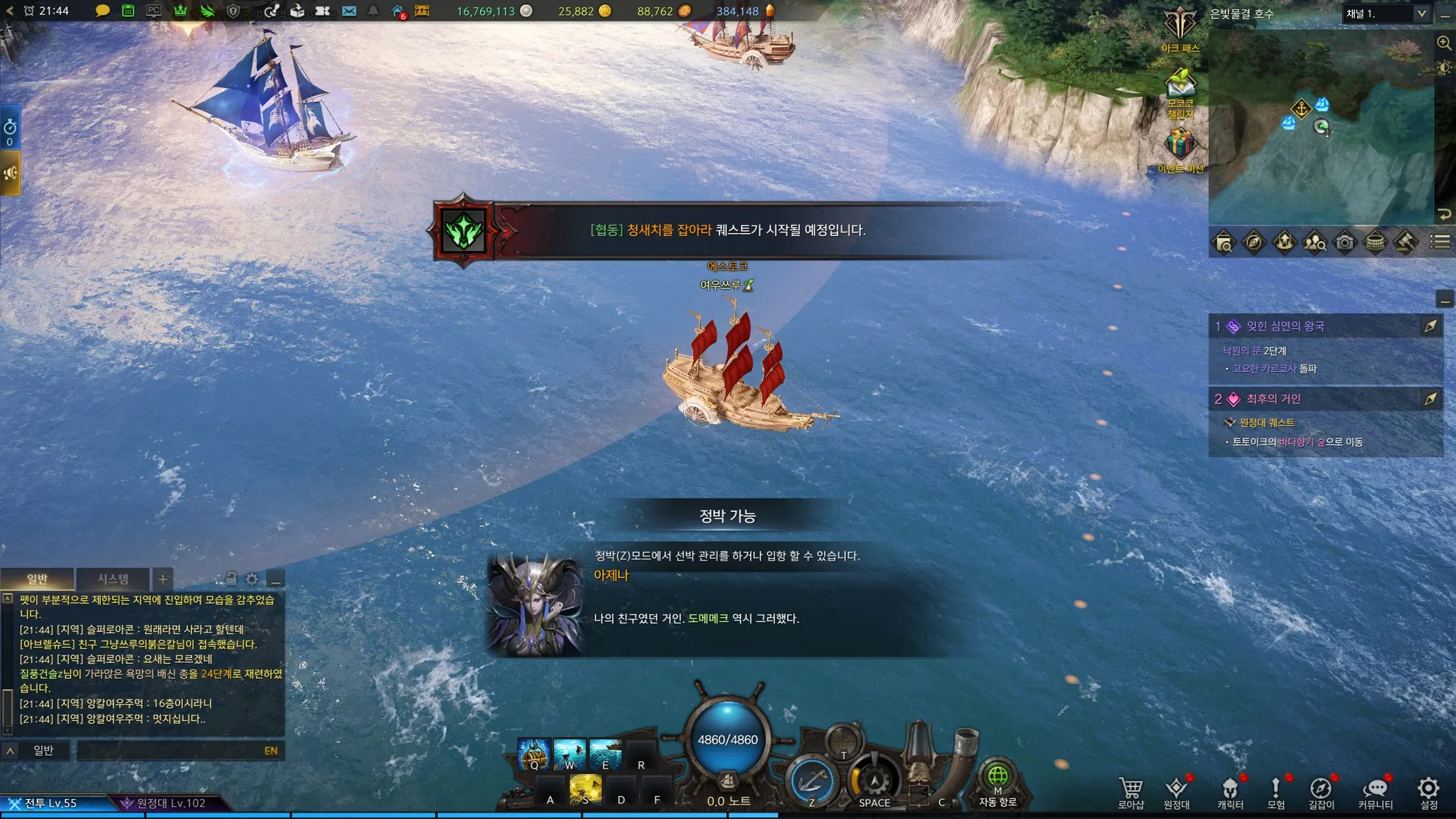Open the 원정대 expedition menu
The image size is (1456, 819).
point(1177,791)
